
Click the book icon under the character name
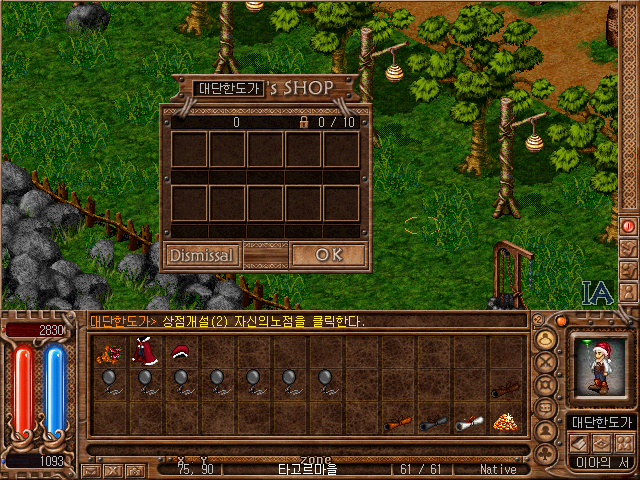coord(580,443)
